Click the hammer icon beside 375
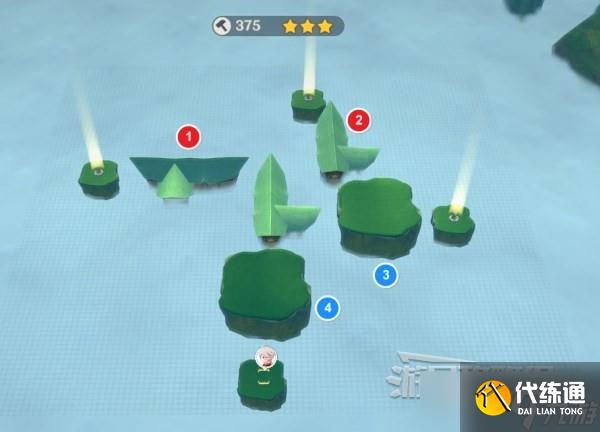The image size is (600, 432). coord(223,26)
